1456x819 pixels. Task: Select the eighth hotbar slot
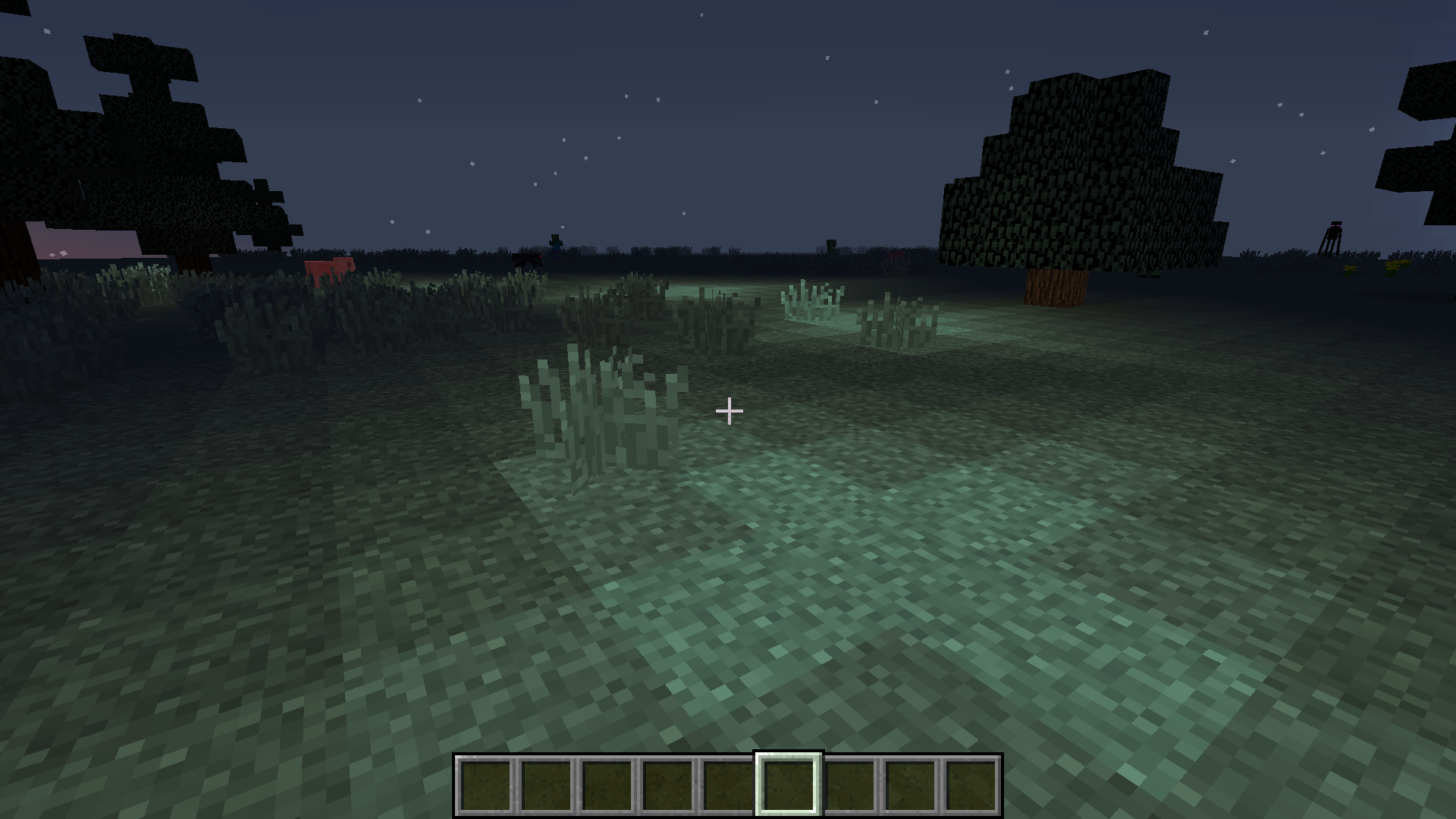[910, 786]
